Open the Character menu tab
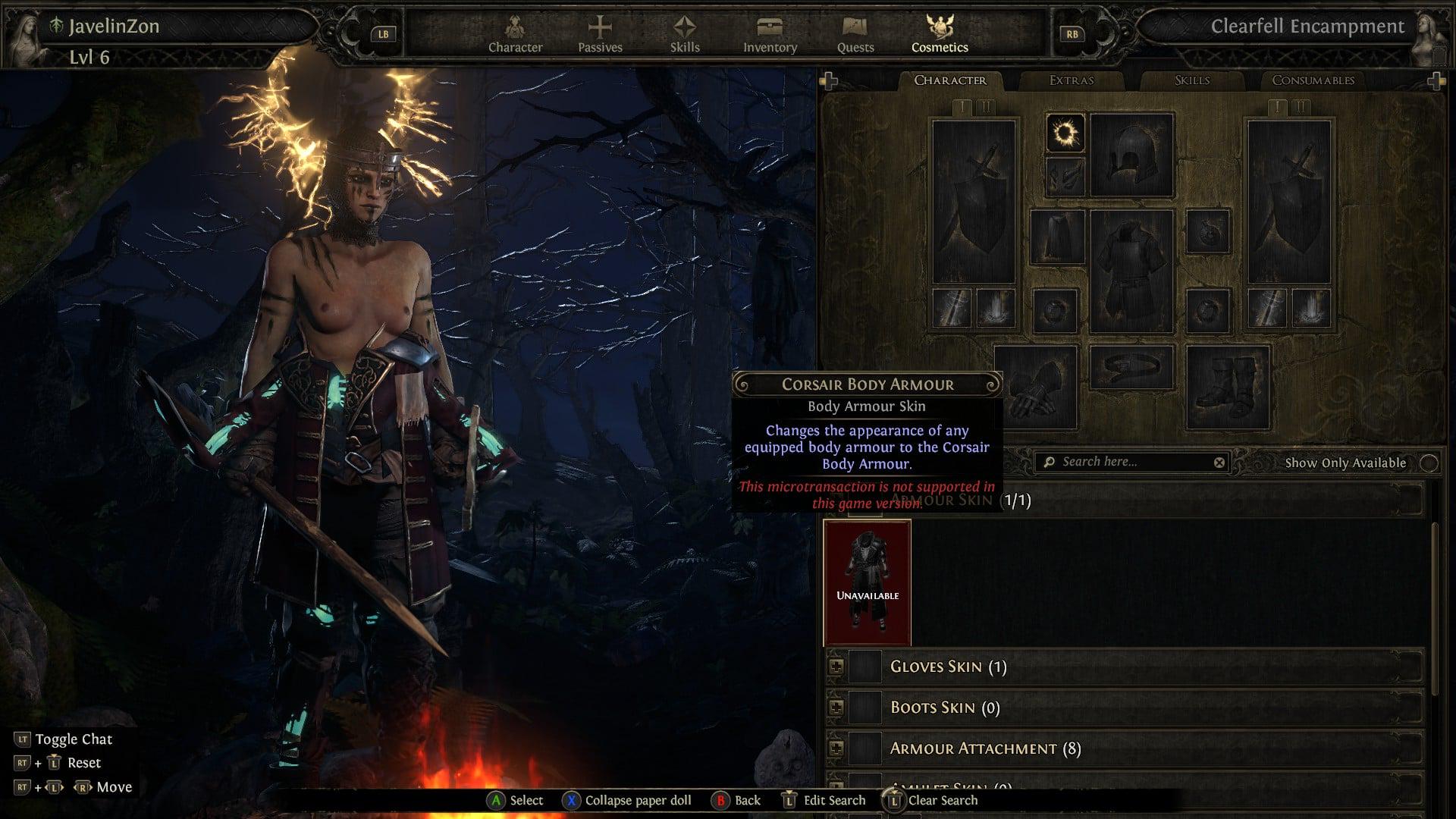The width and height of the screenshot is (1456, 819). point(515,35)
